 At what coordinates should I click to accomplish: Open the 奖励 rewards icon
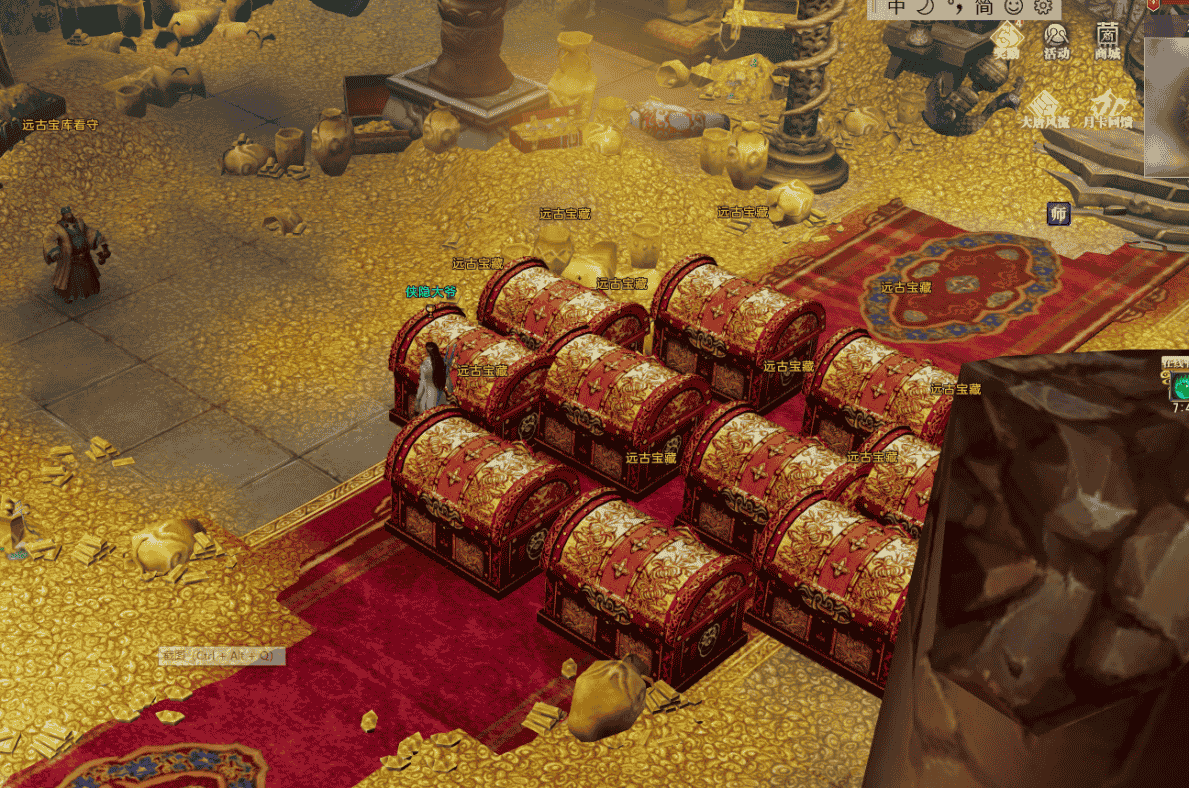(1006, 40)
